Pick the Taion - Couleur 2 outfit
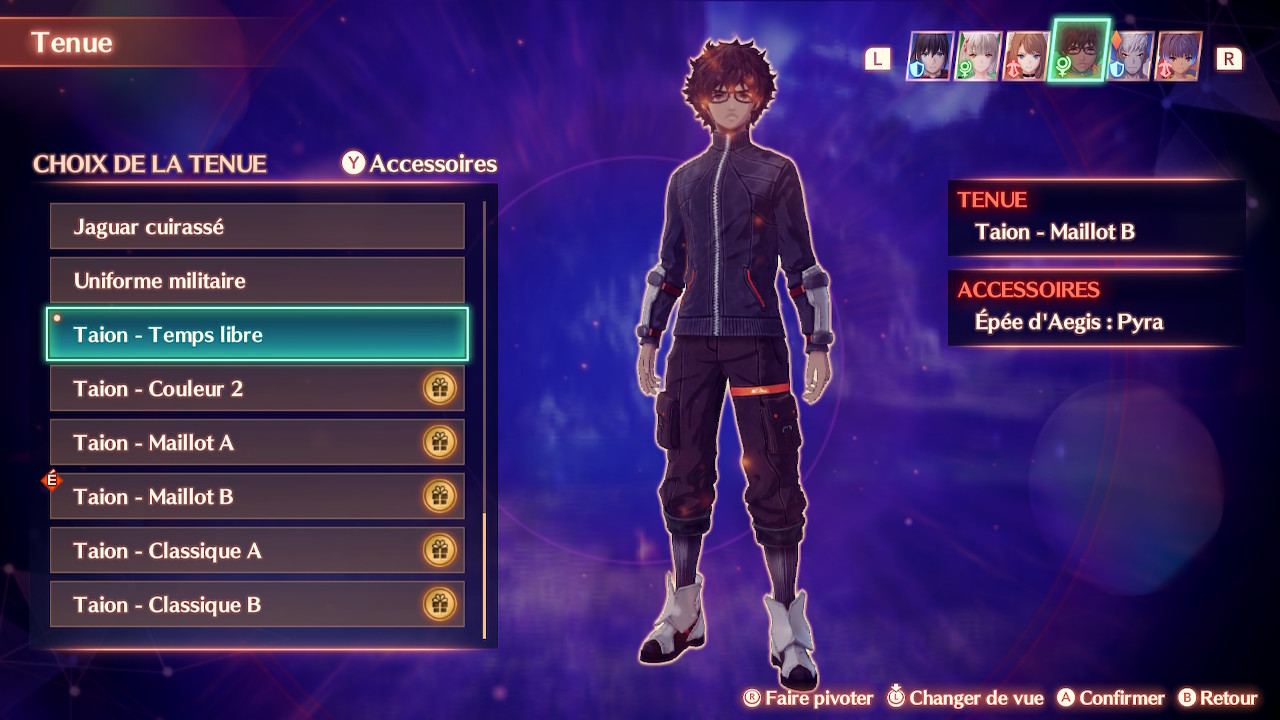Viewport: 1280px width, 720px height. (257, 389)
